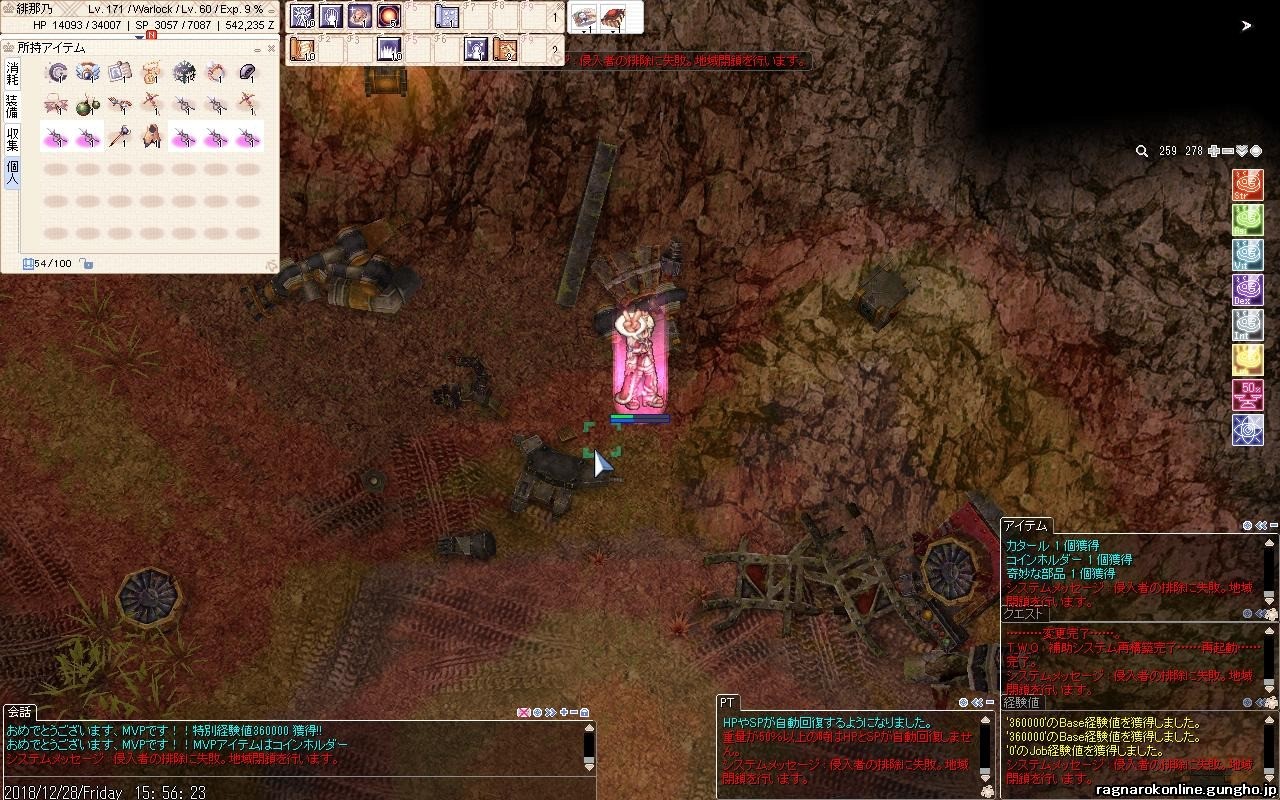
Task: Zoom in the minimap with plus button
Action: point(1214,151)
